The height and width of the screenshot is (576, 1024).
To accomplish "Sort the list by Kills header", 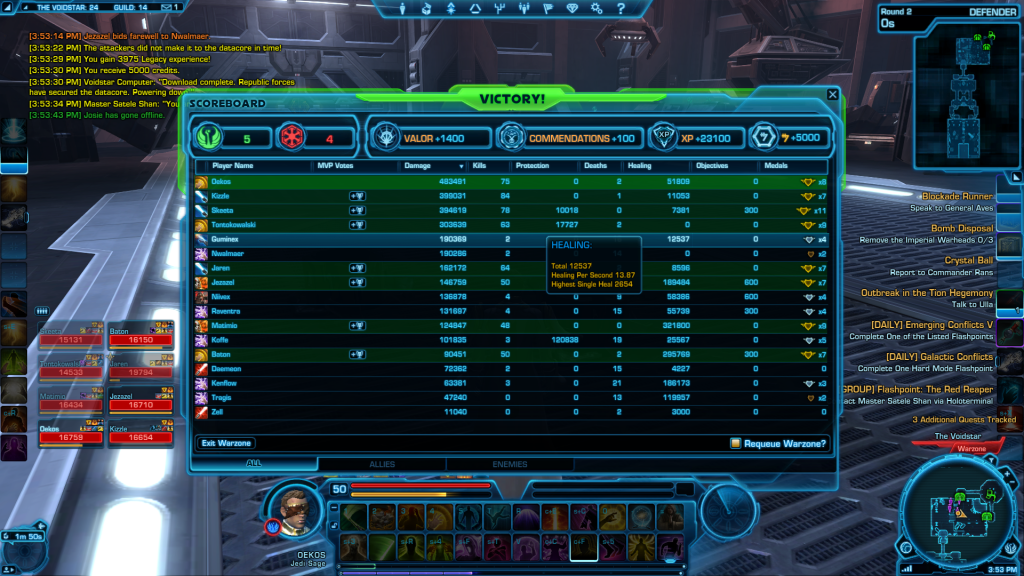I will [x=479, y=165].
